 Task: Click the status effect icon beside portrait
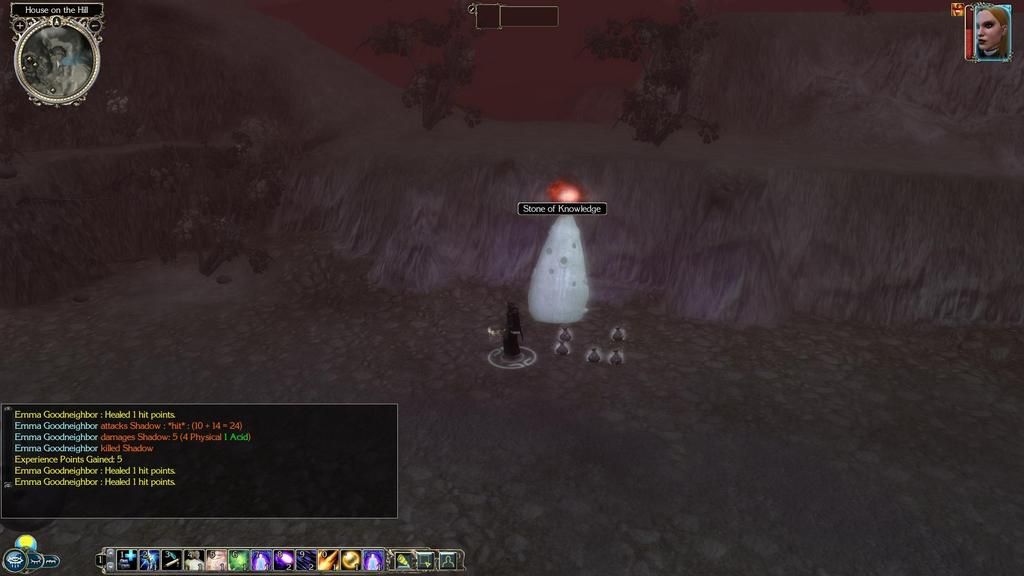(957, 10)
